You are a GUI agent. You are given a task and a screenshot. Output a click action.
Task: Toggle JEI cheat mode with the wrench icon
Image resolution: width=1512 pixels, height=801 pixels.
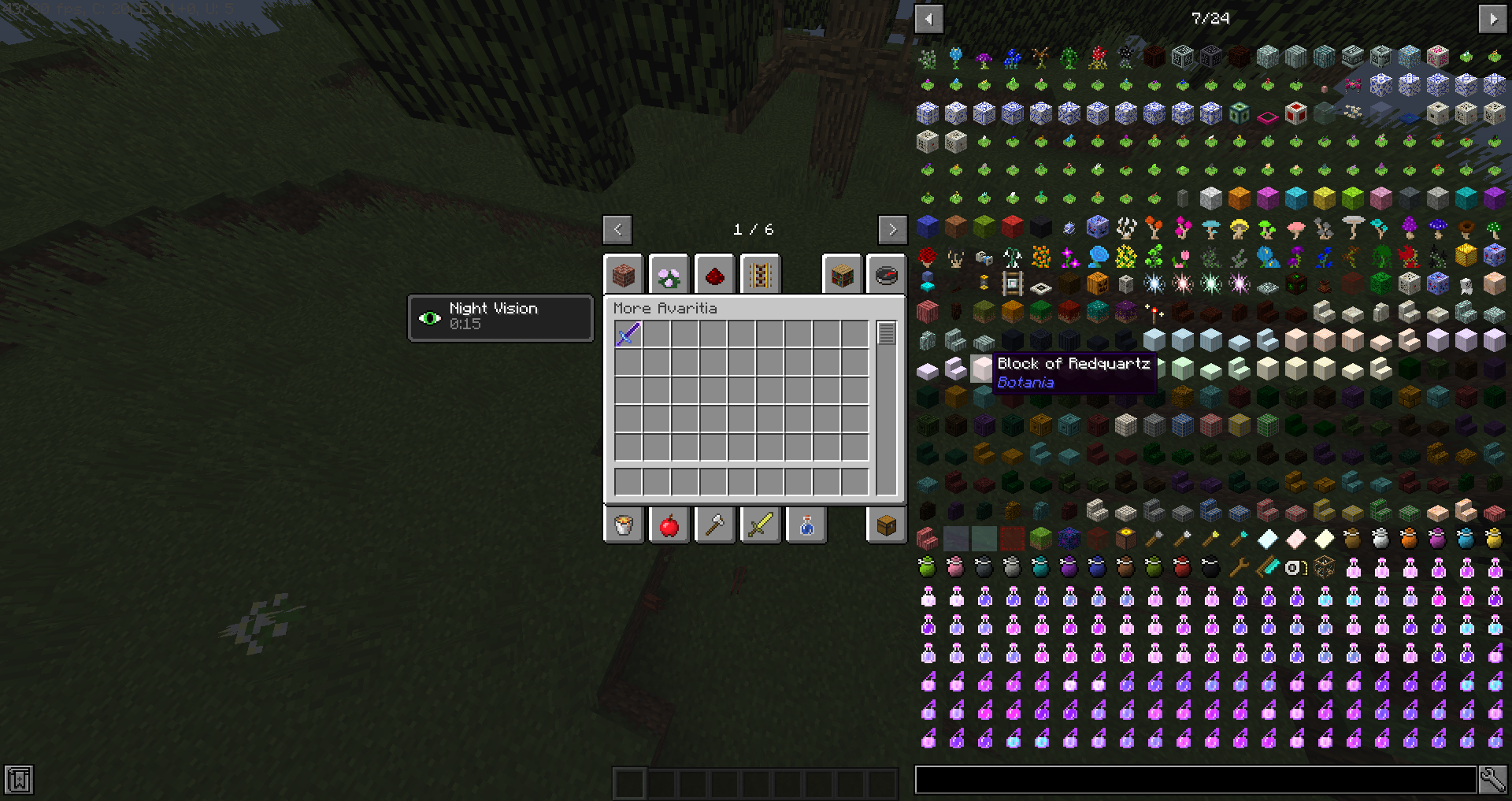[x=1494, y=779]
